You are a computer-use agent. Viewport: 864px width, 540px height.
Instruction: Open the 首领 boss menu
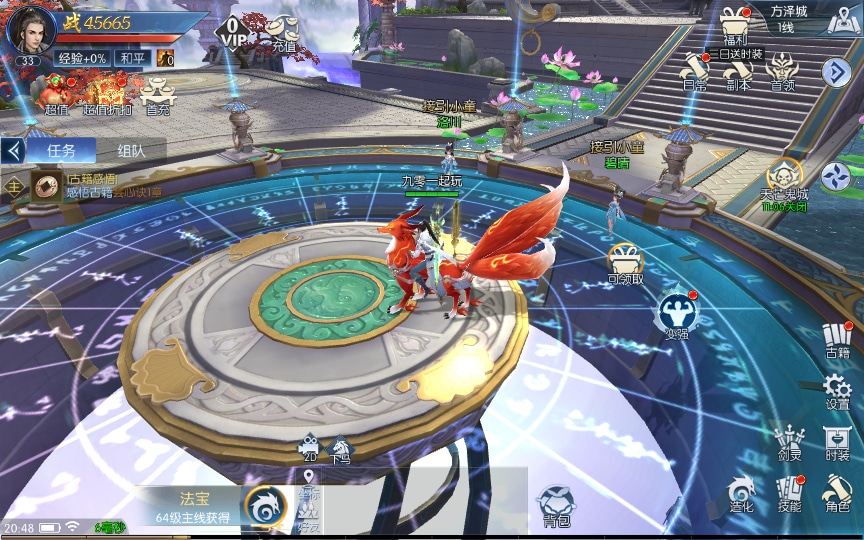coord(781,72)
